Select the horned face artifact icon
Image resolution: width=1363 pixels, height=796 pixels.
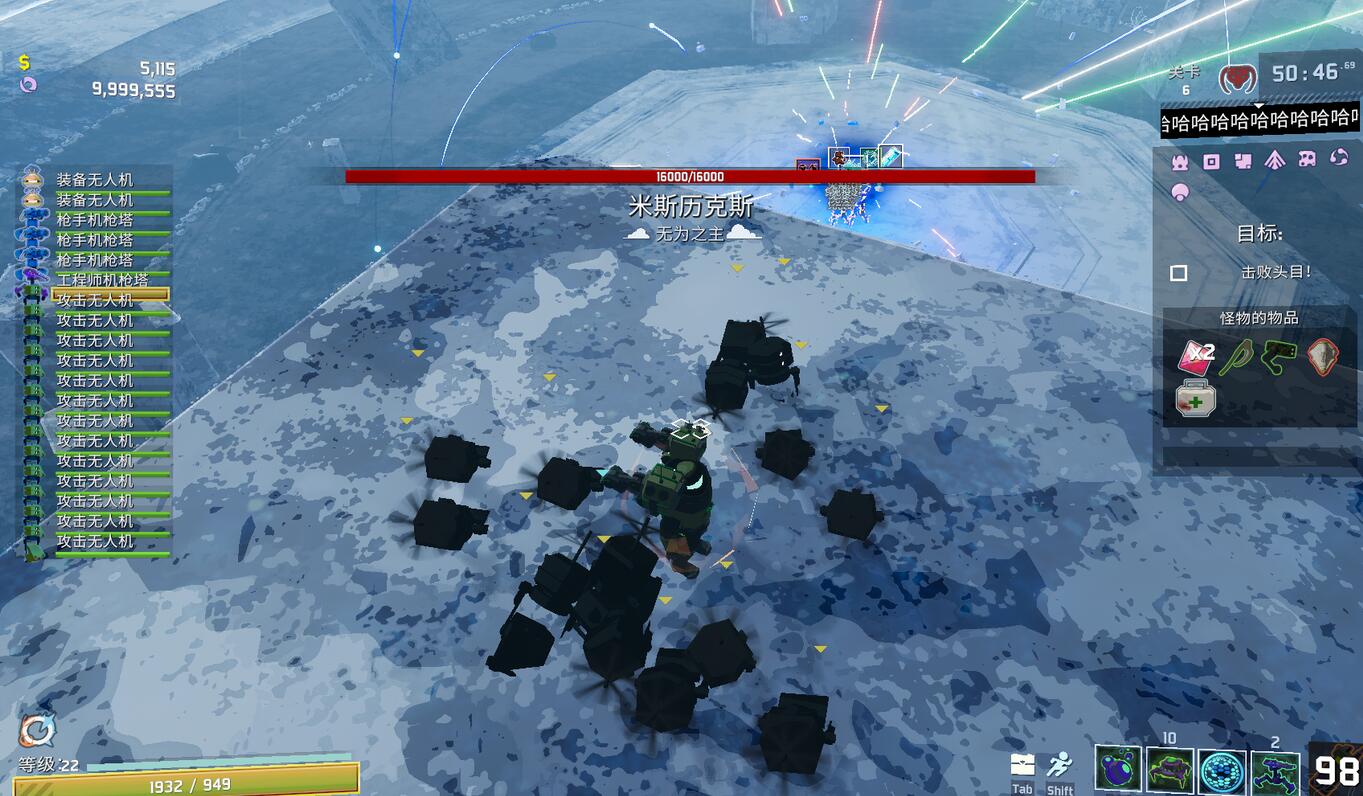coord(1180,160)
